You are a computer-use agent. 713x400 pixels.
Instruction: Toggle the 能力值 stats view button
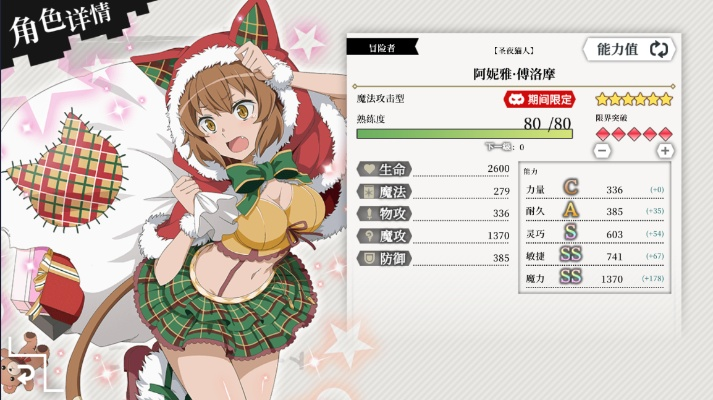tap(631, 49)
